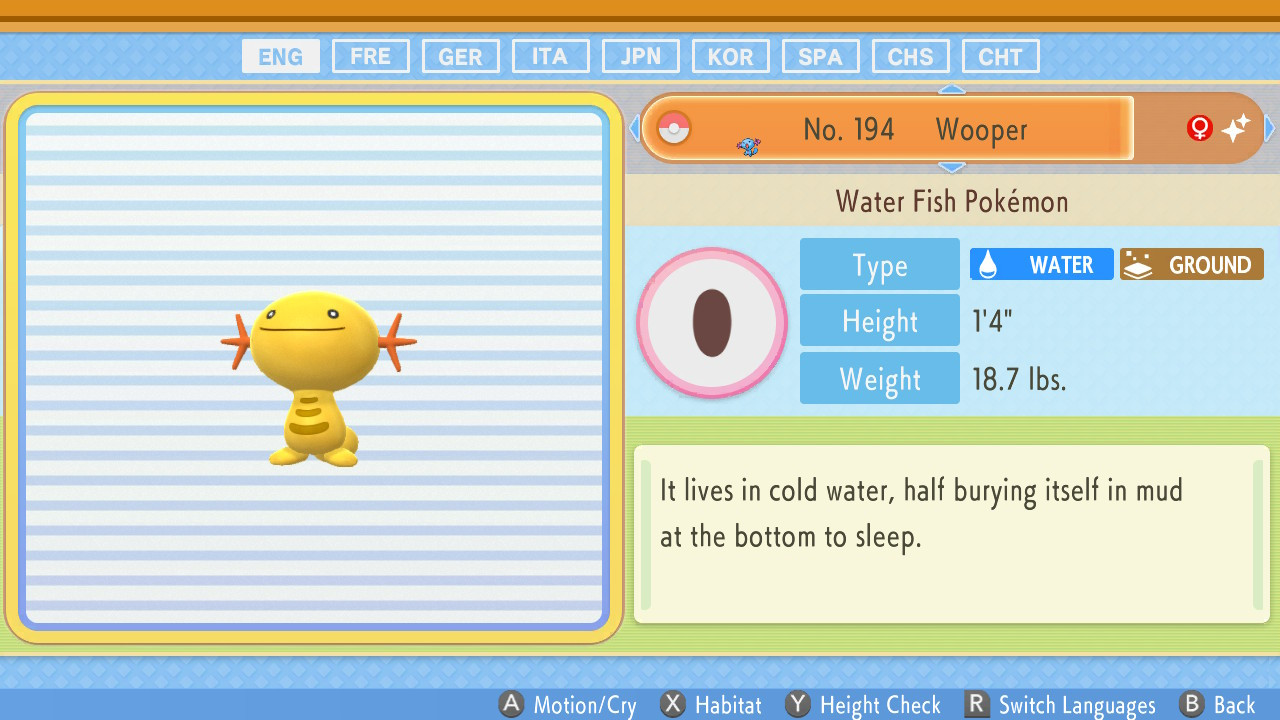Switch to the JPN language tab
Image resolution: width=1280 pixels, height=720 pixels.
pos(640,56)
